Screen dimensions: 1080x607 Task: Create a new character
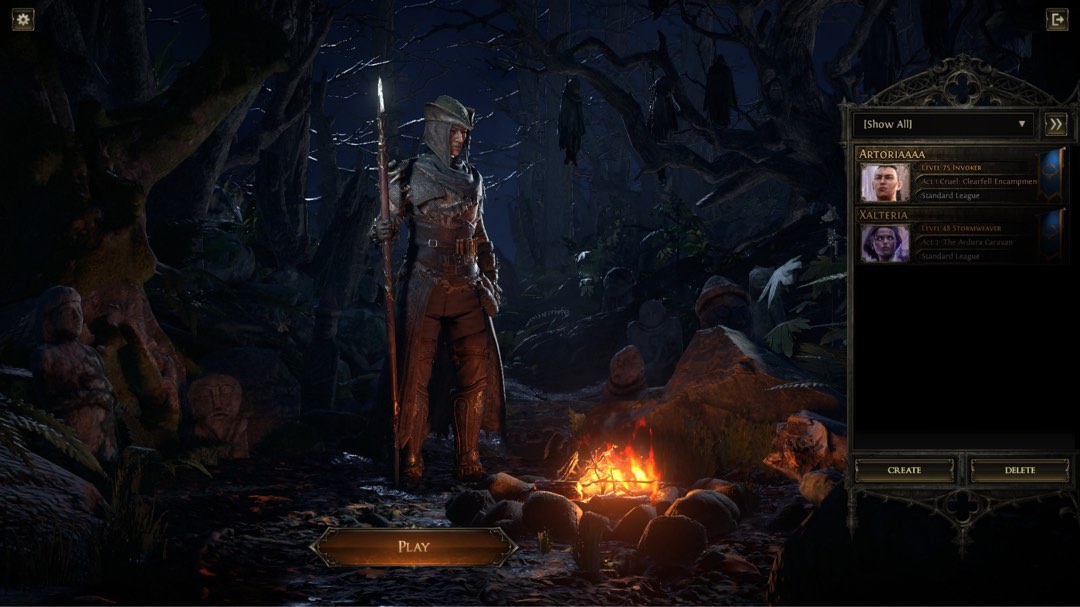point(905,470)
